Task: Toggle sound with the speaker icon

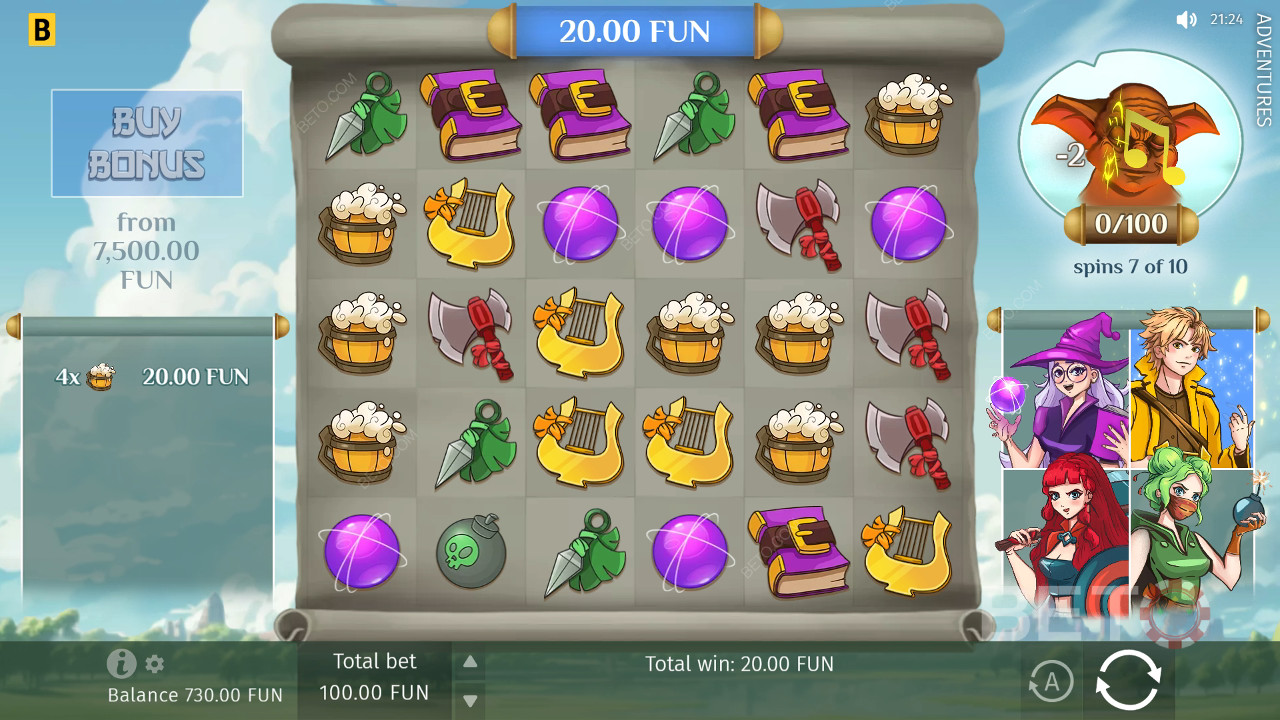Action: point(1186,19)
